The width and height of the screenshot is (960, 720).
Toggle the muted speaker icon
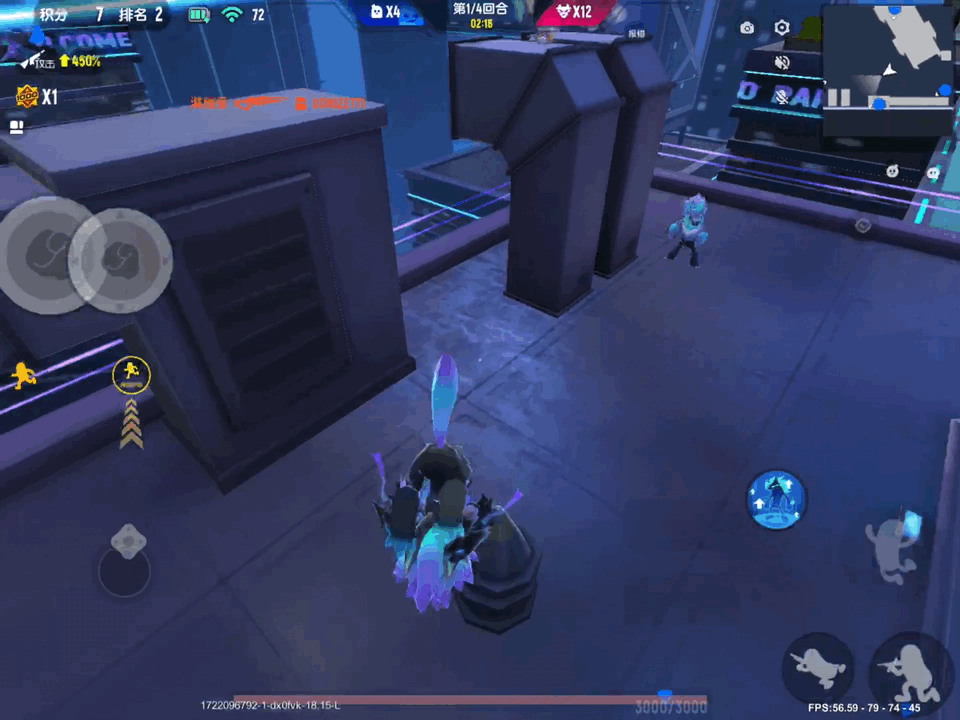pyautogui.click(x=782, y=63)
